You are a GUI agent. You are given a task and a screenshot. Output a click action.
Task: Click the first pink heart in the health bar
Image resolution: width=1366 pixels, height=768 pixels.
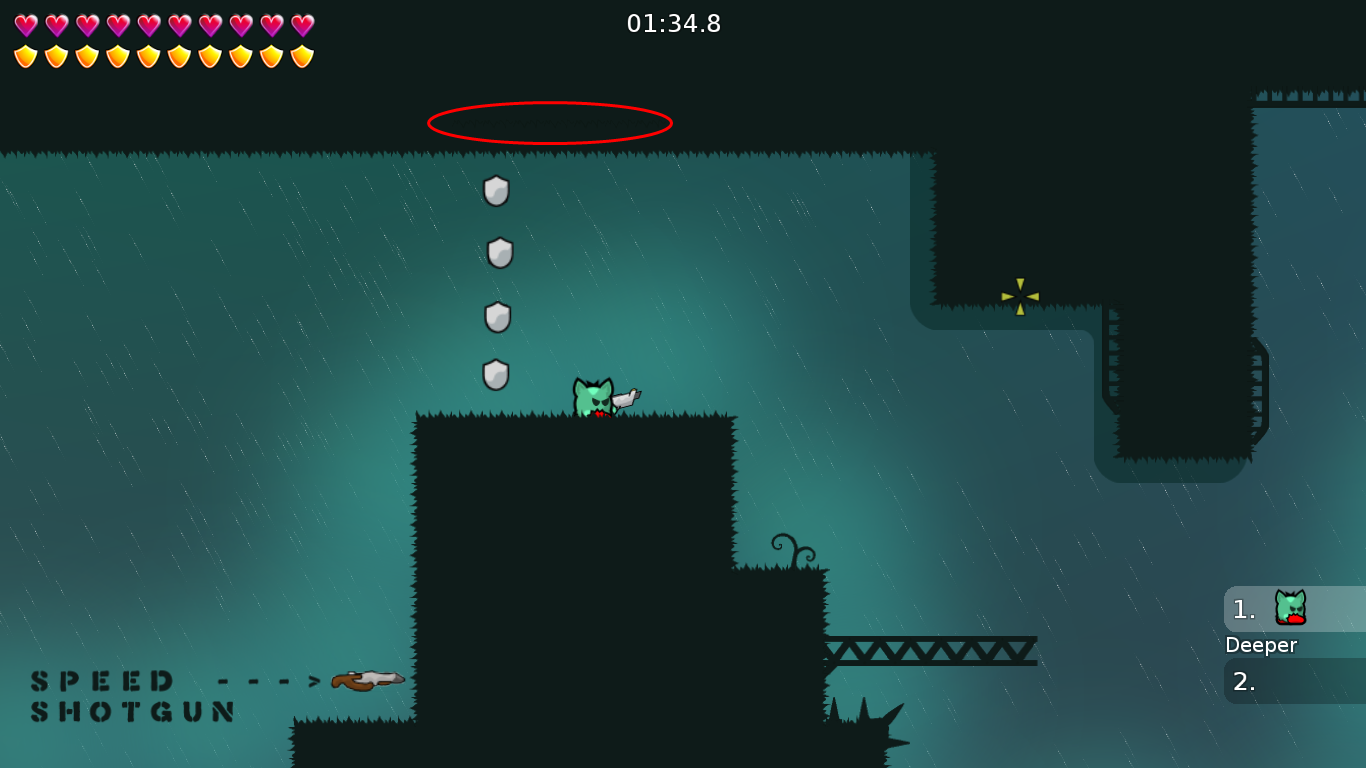(24, 24)
